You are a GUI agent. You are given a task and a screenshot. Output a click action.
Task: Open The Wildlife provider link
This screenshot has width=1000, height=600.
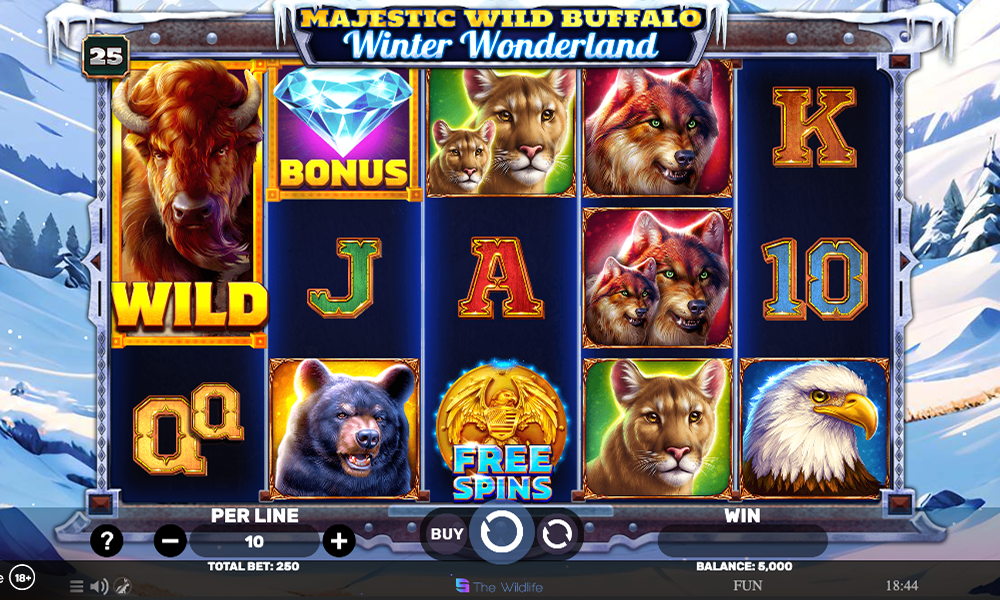(499, 586)
